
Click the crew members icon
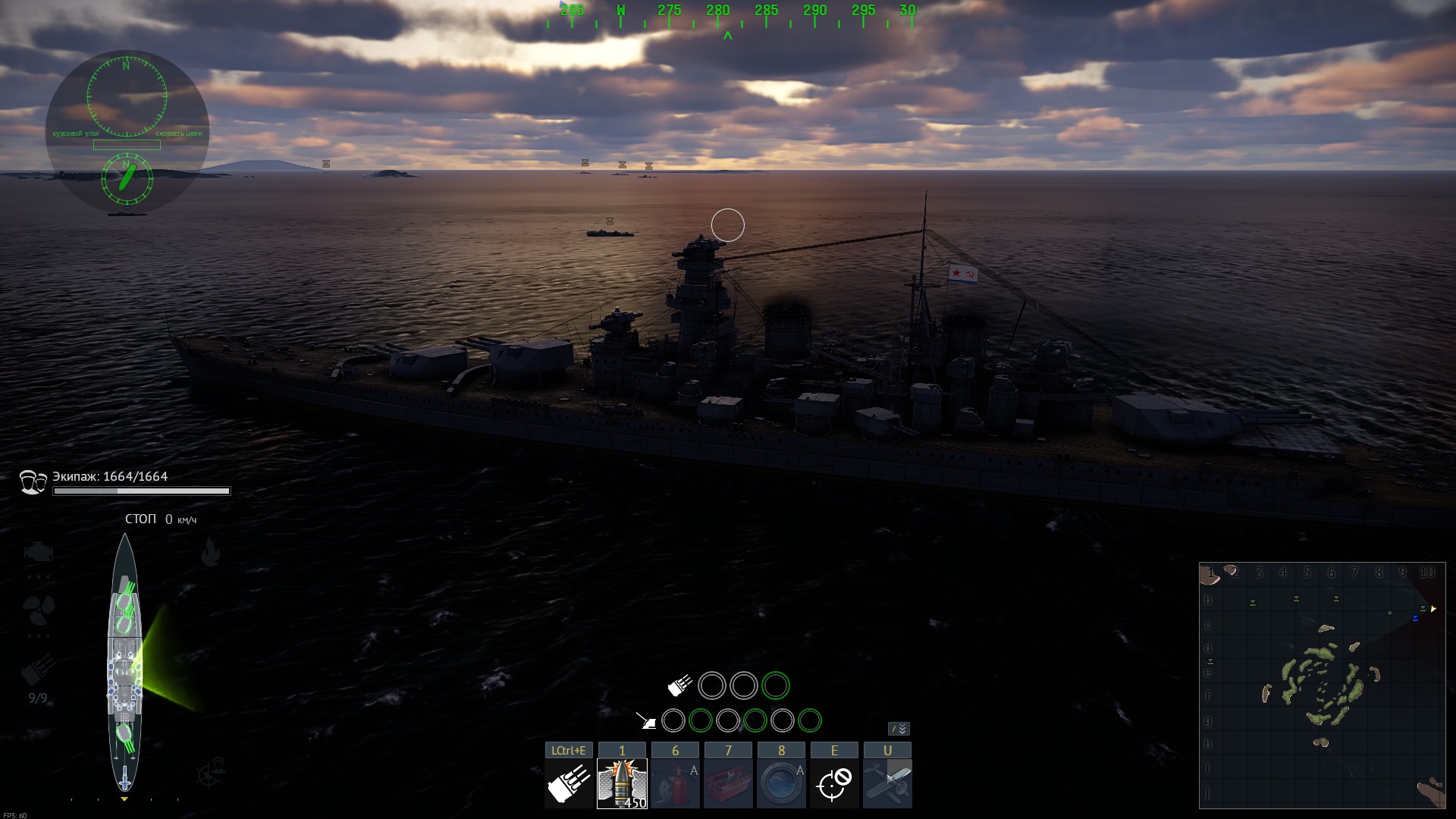tap(33, 482)
